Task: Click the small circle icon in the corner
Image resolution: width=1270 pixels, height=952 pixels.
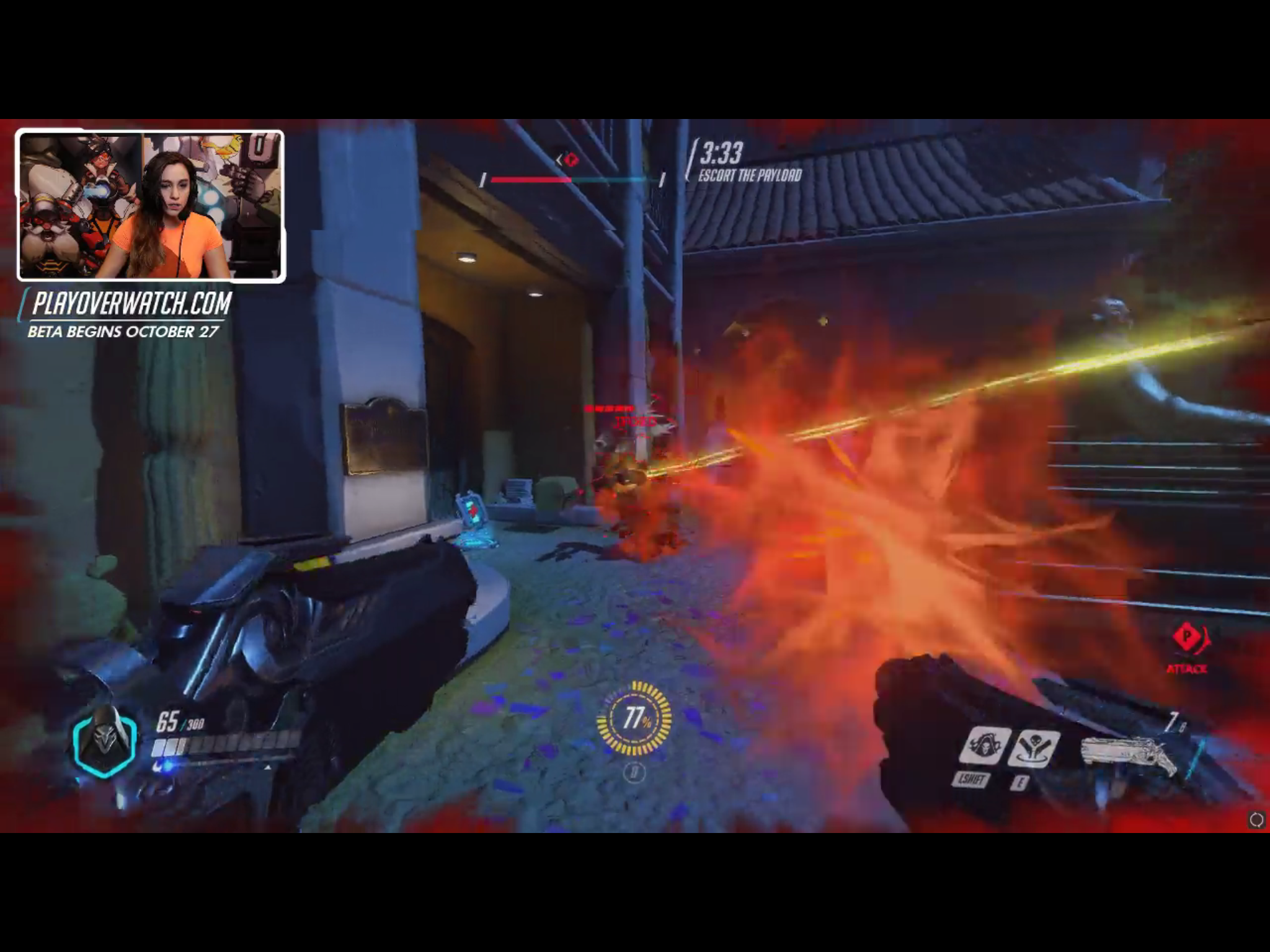Action: click(x=1256, y=820)
